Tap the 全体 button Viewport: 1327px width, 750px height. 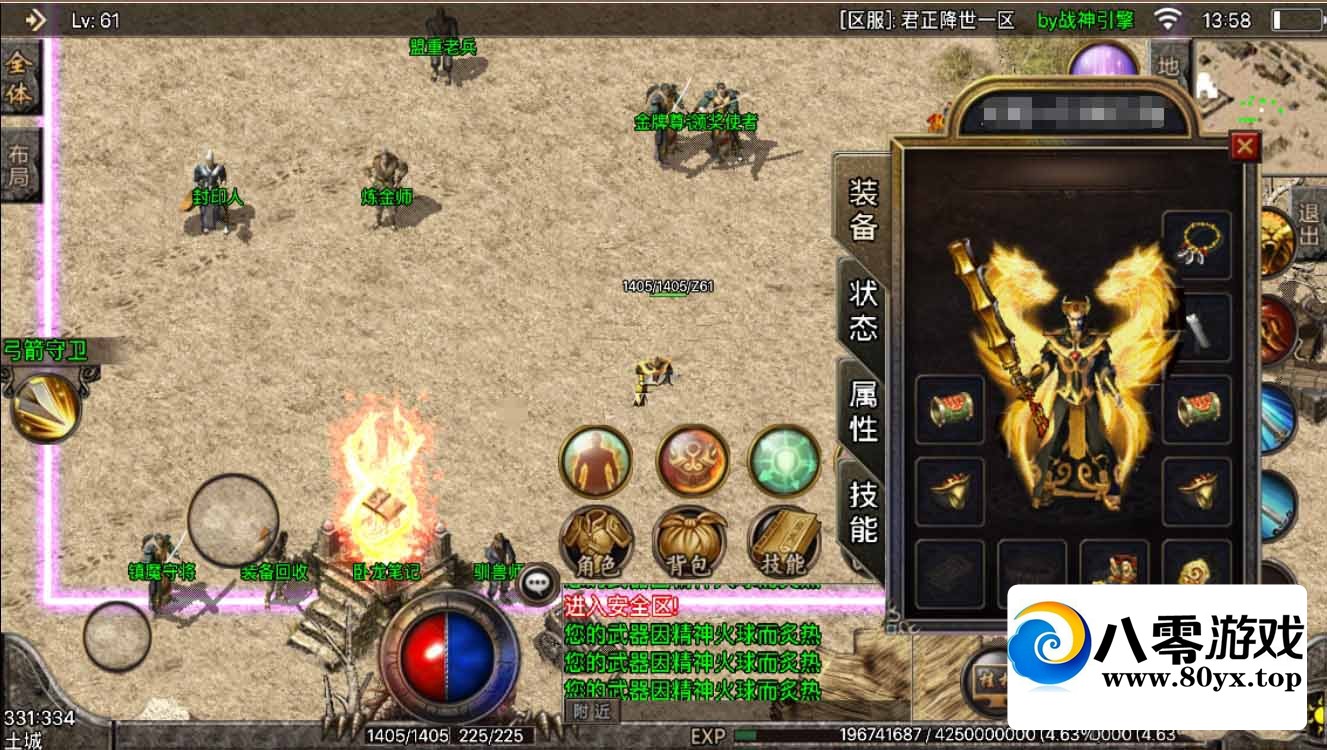pyautogui.click(x=19, y=80)
